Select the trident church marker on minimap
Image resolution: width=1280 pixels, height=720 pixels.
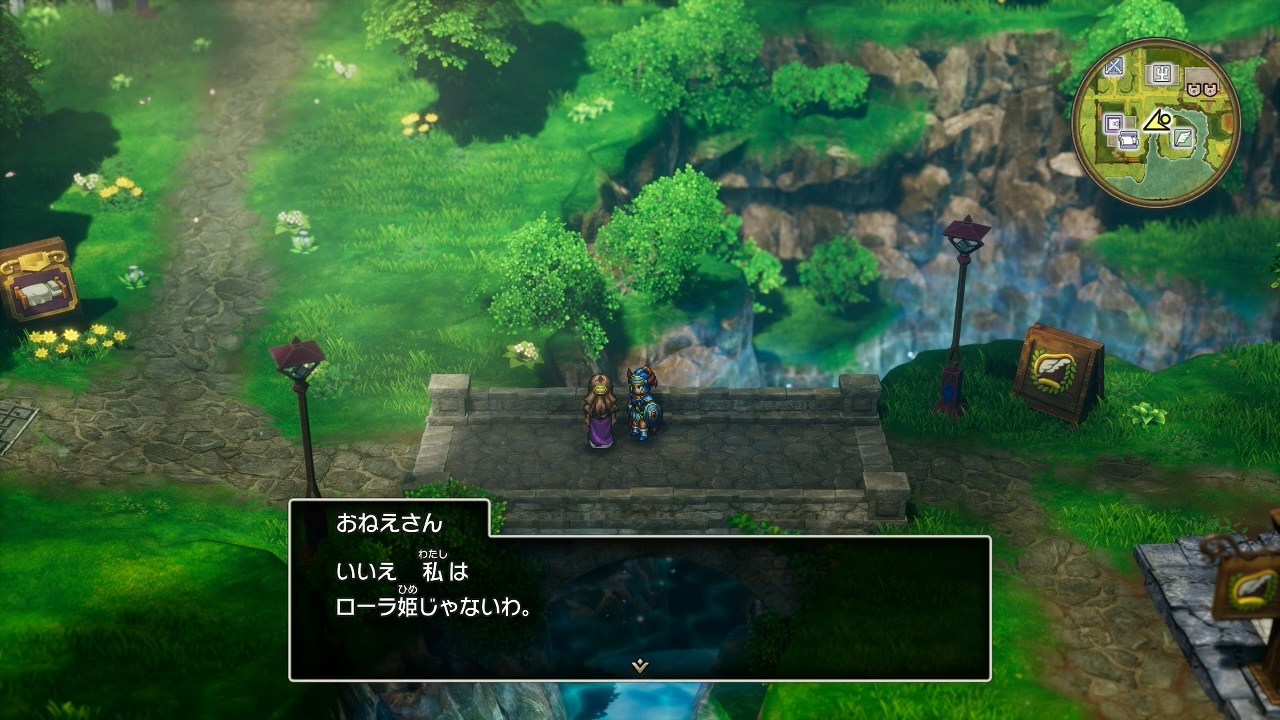(1161, 73)
